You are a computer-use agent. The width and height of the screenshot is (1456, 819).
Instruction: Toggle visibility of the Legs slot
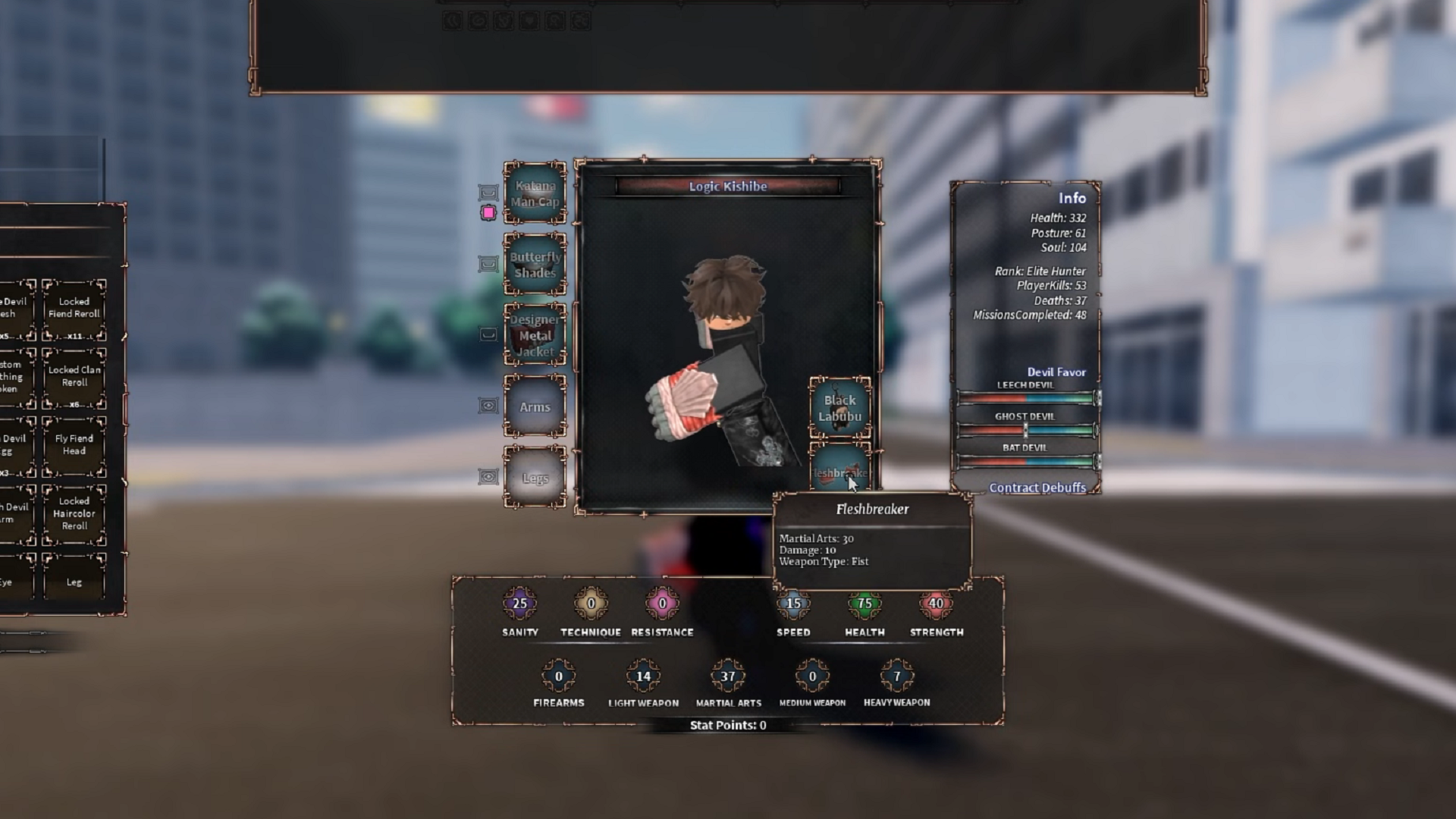coord(489,478)
